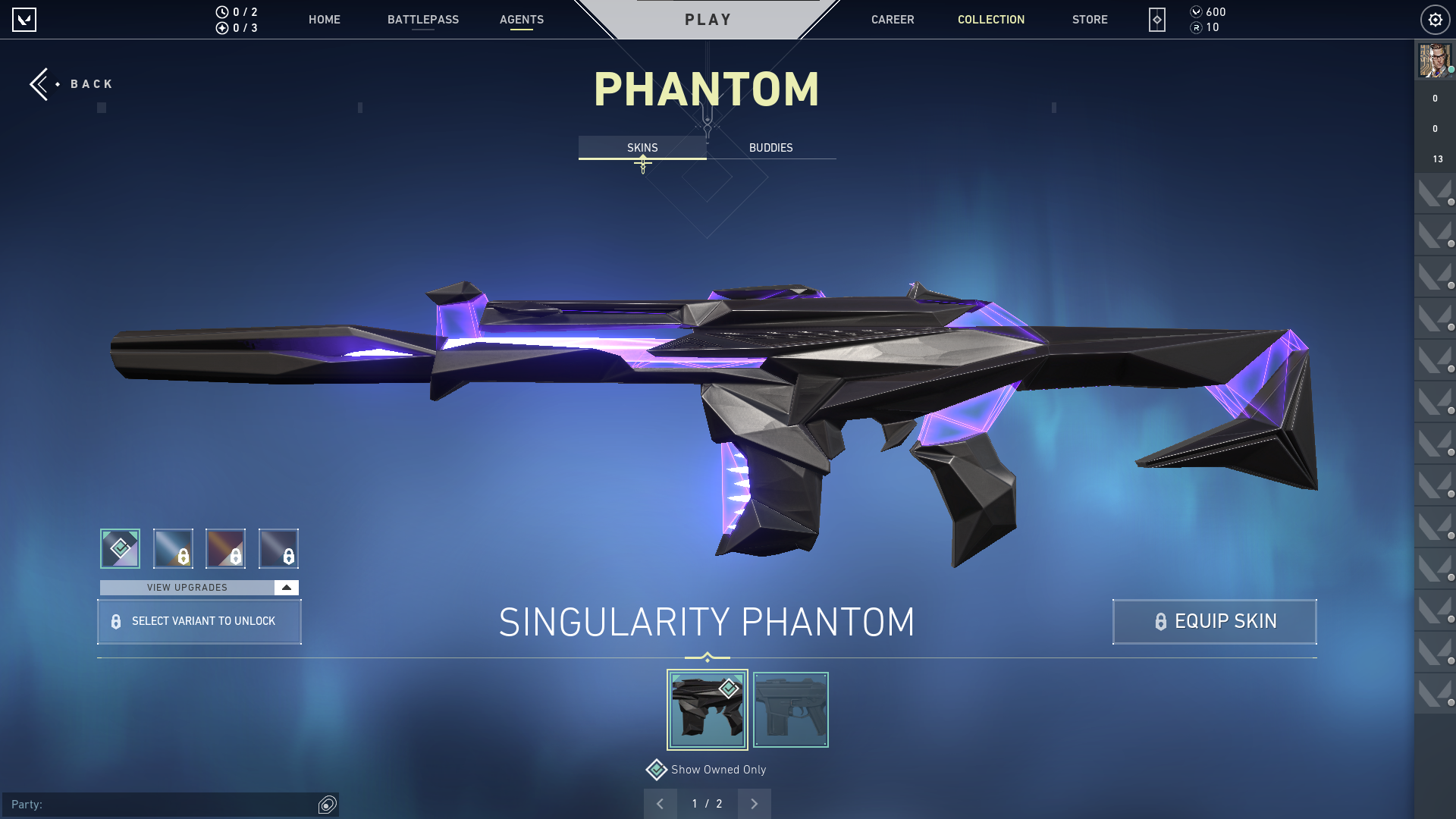The image size is (1456, 819).
Task: Select the locked blue variant
Action: coord(171,548)
